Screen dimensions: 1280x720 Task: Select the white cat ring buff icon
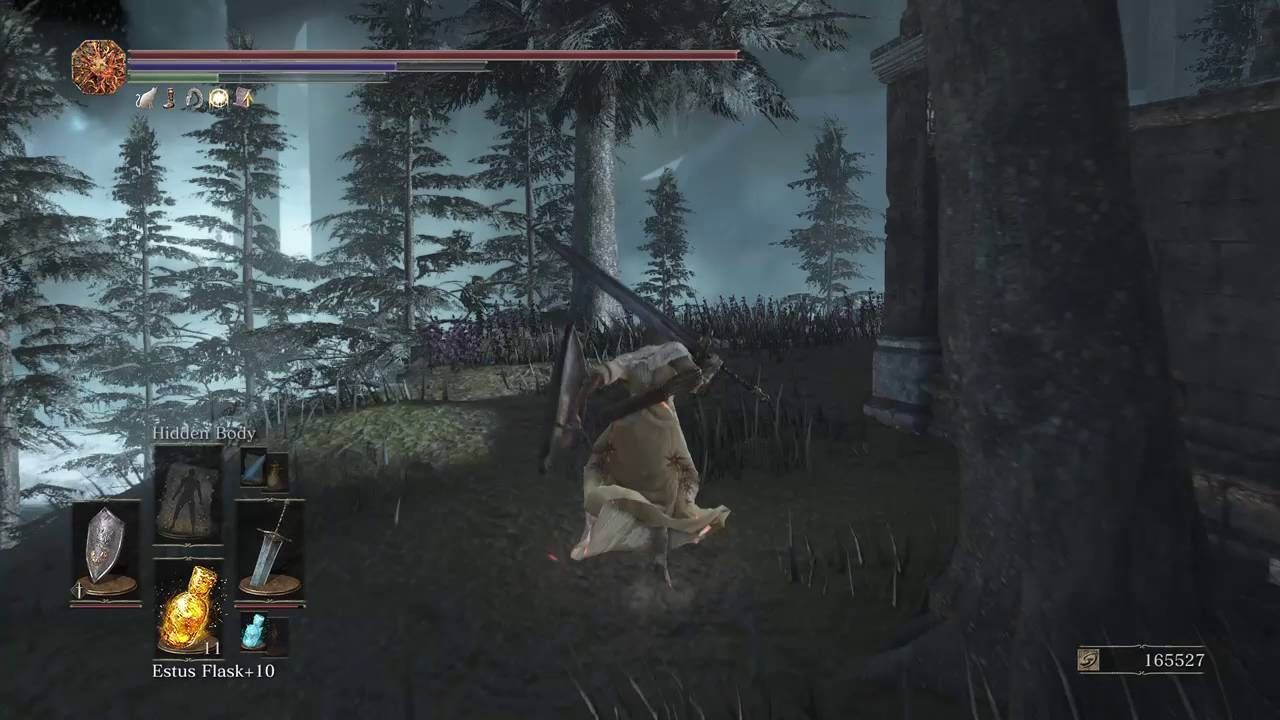147,99
